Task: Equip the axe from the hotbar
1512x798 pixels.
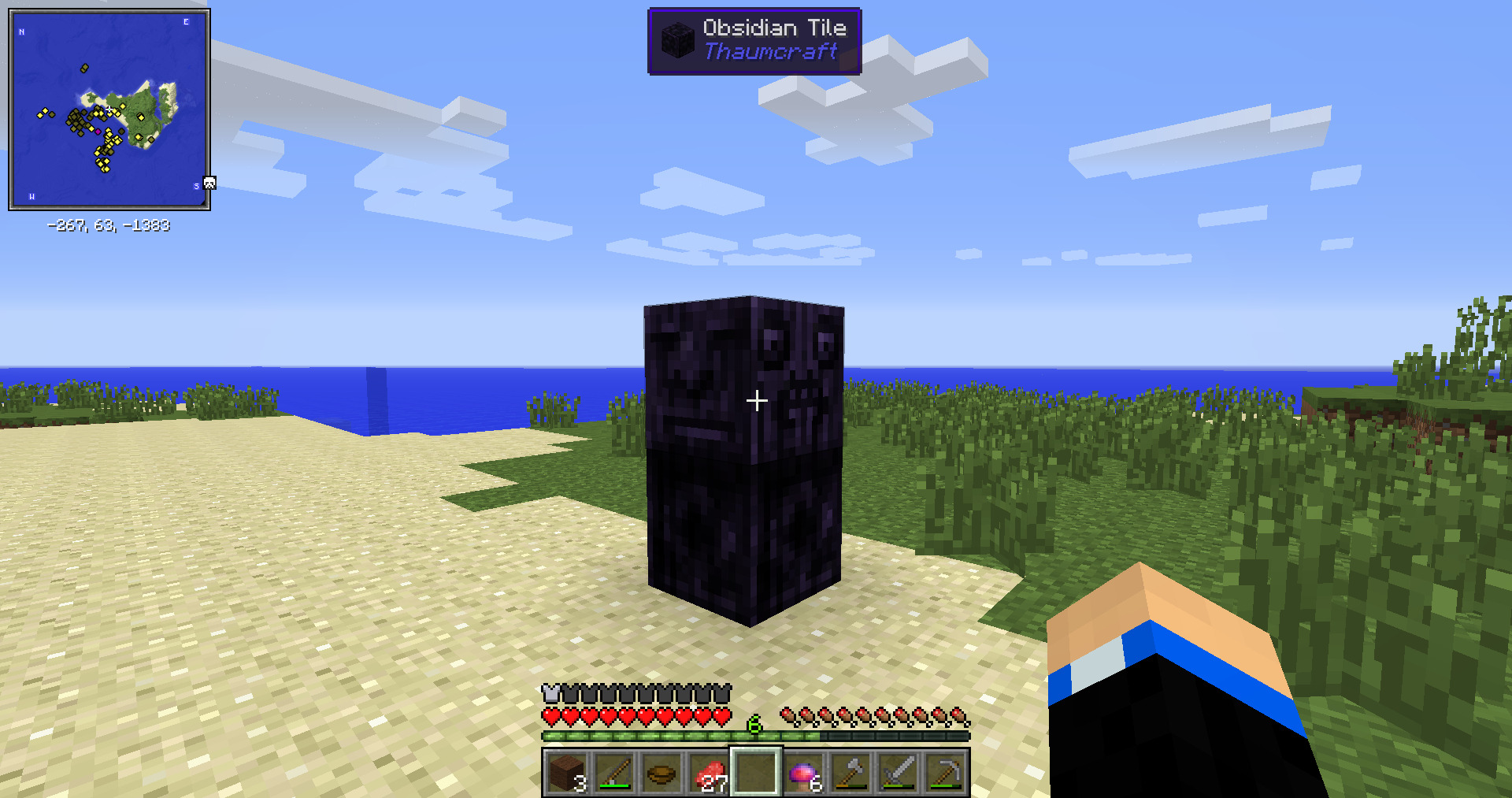Action: (850, 772)
